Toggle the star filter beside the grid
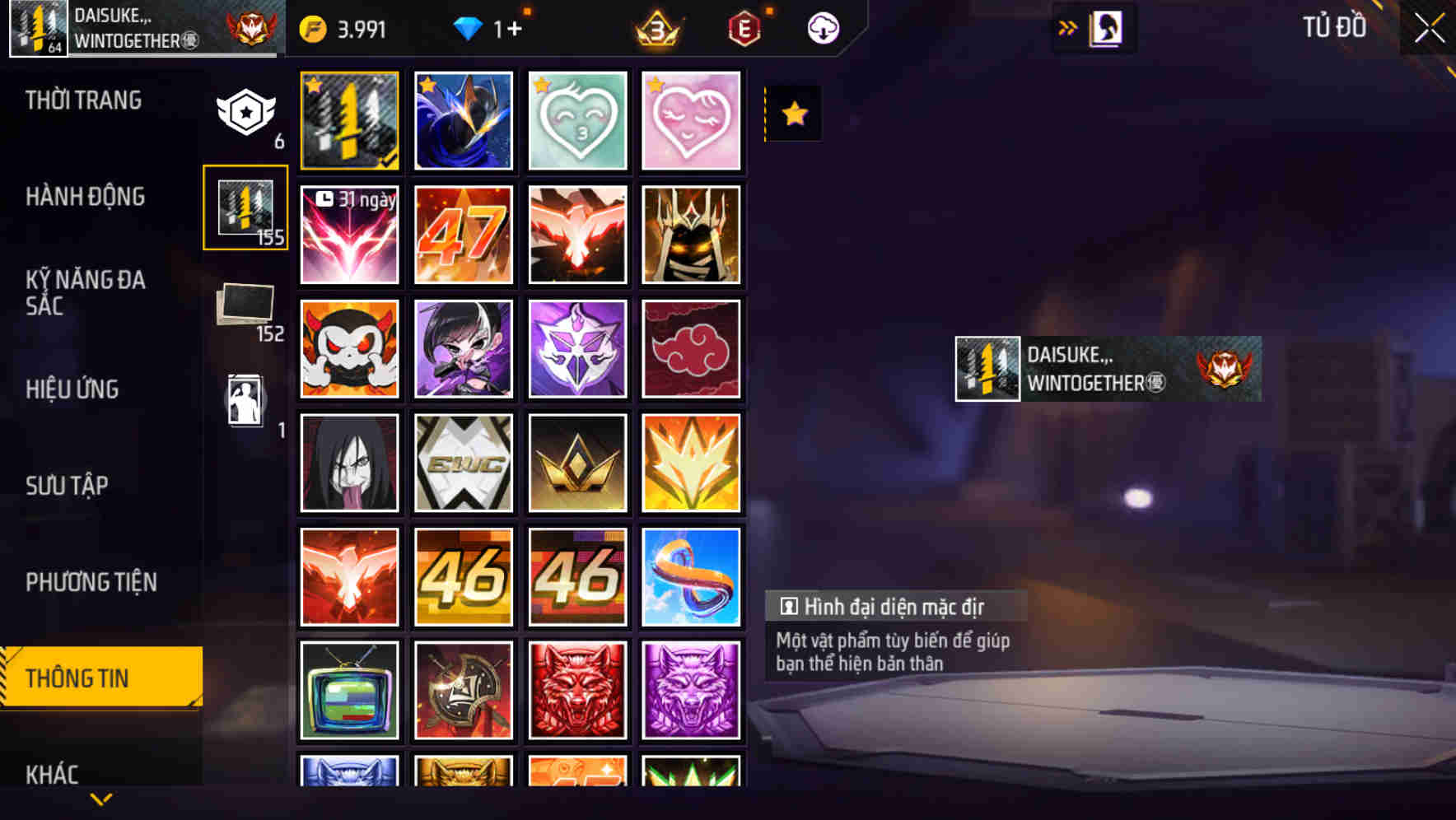 pyautogui.click(x=793, y=113)
